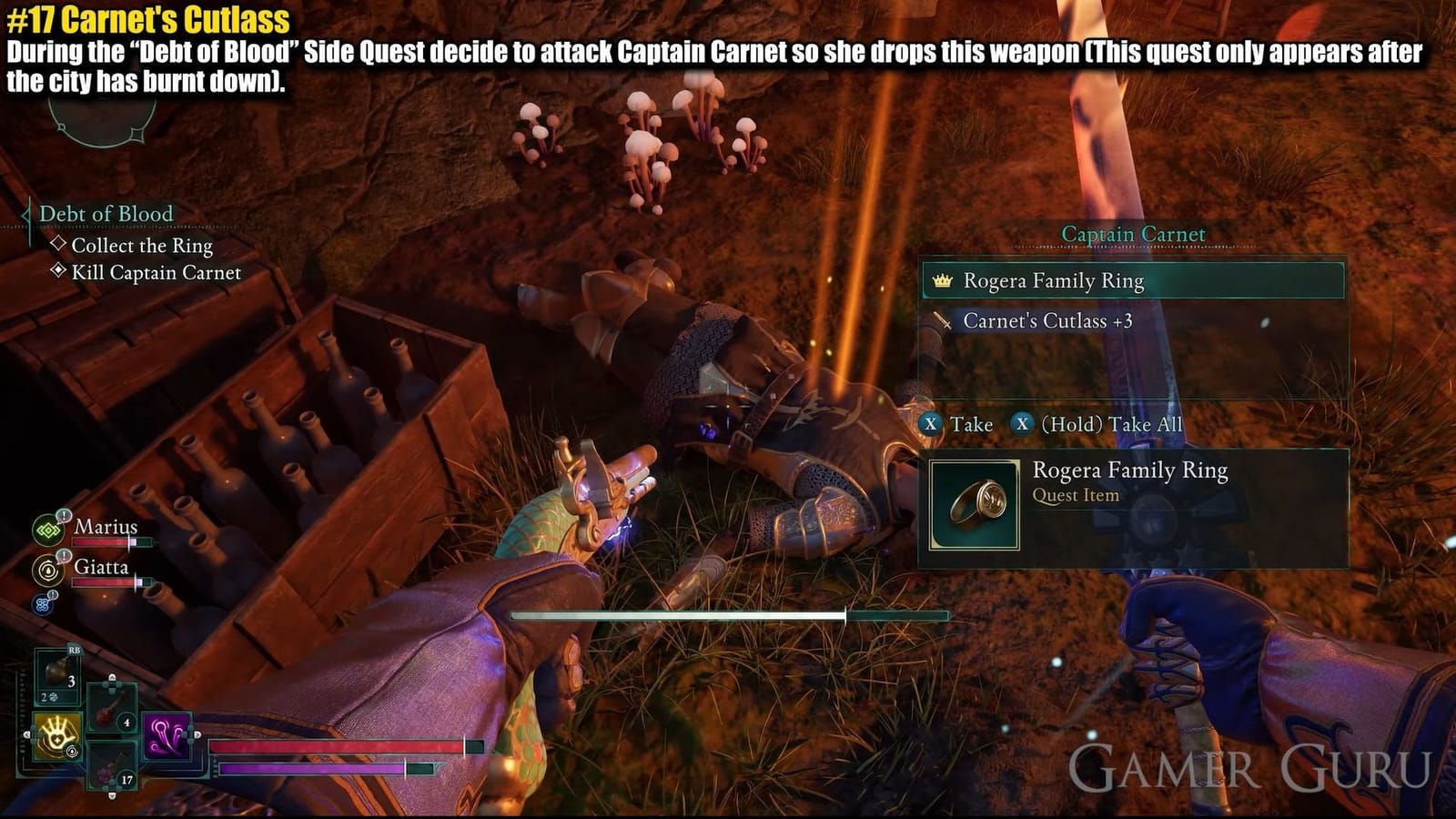Toggle the Kill Captain Carnet objective marker
The width and height of the screenshot is (1456, 819).
point(58,271)
